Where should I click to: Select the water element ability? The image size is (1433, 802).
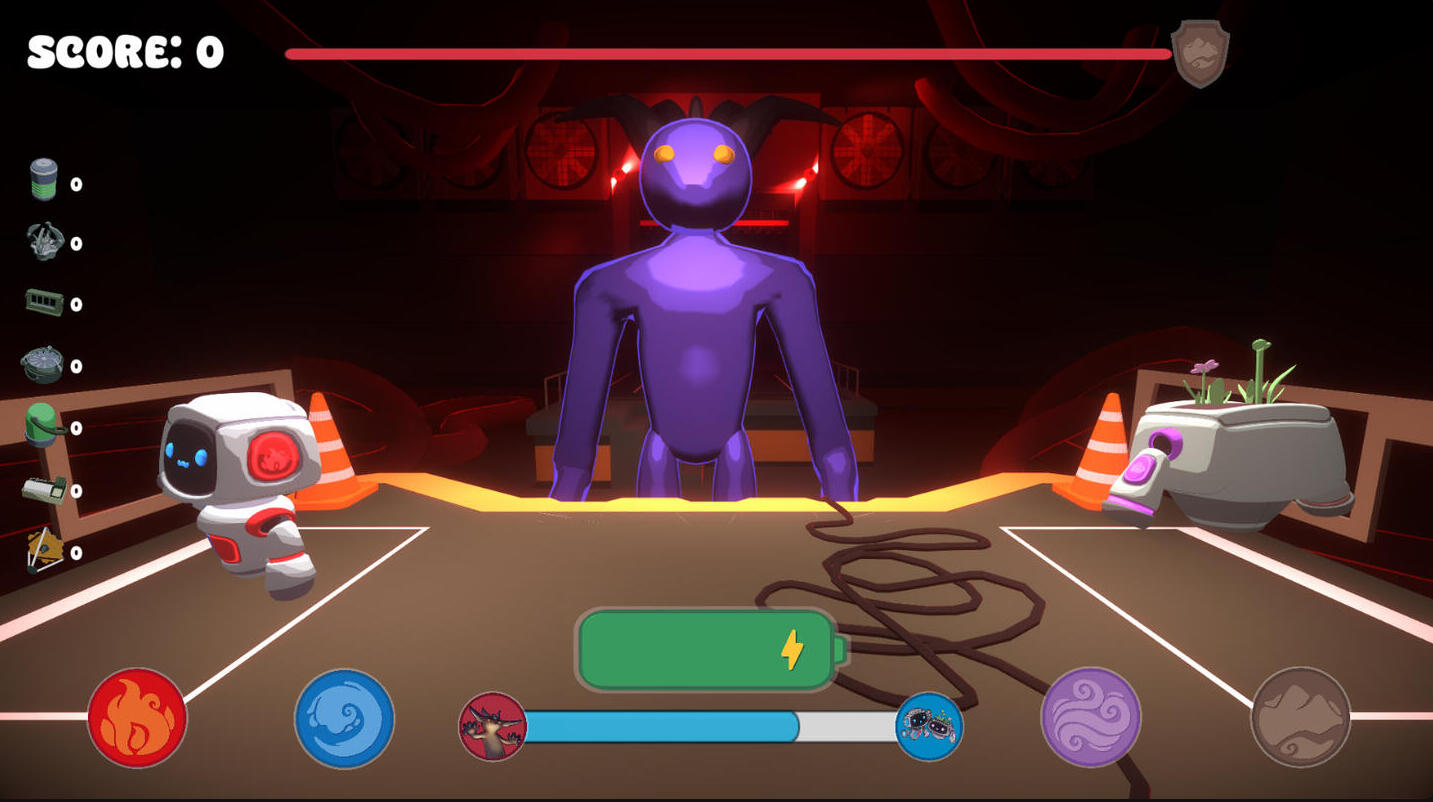click(343, 720)
